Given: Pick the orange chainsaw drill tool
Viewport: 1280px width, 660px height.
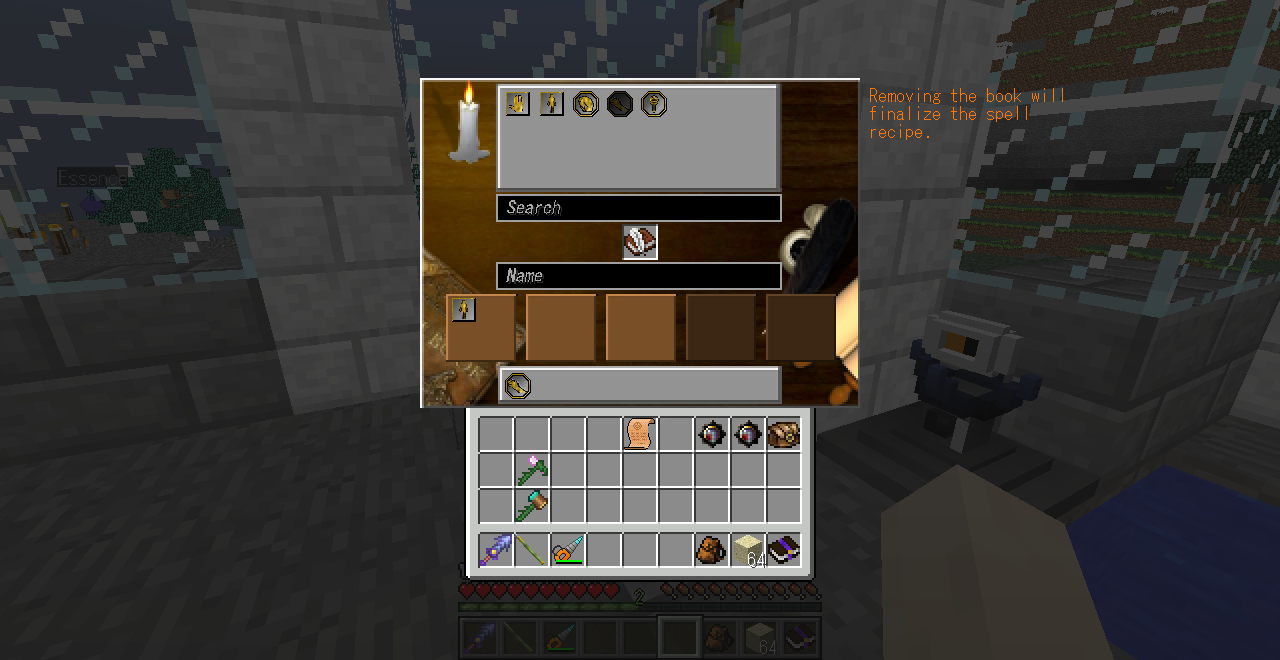Looking at the screenshot, I should tap(568, 550).
